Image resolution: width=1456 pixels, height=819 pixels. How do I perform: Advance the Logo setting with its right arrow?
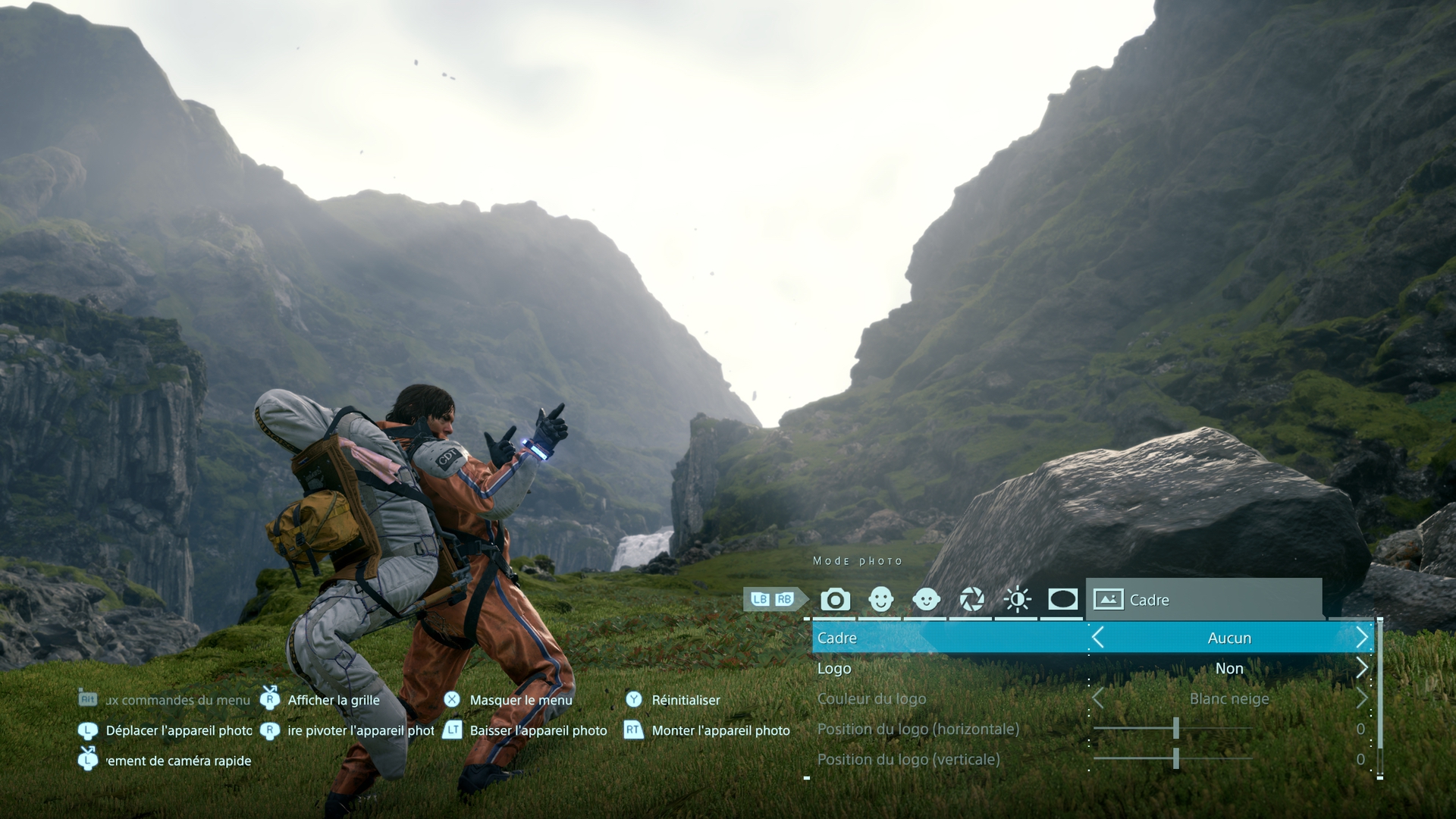coord(1362,668)
